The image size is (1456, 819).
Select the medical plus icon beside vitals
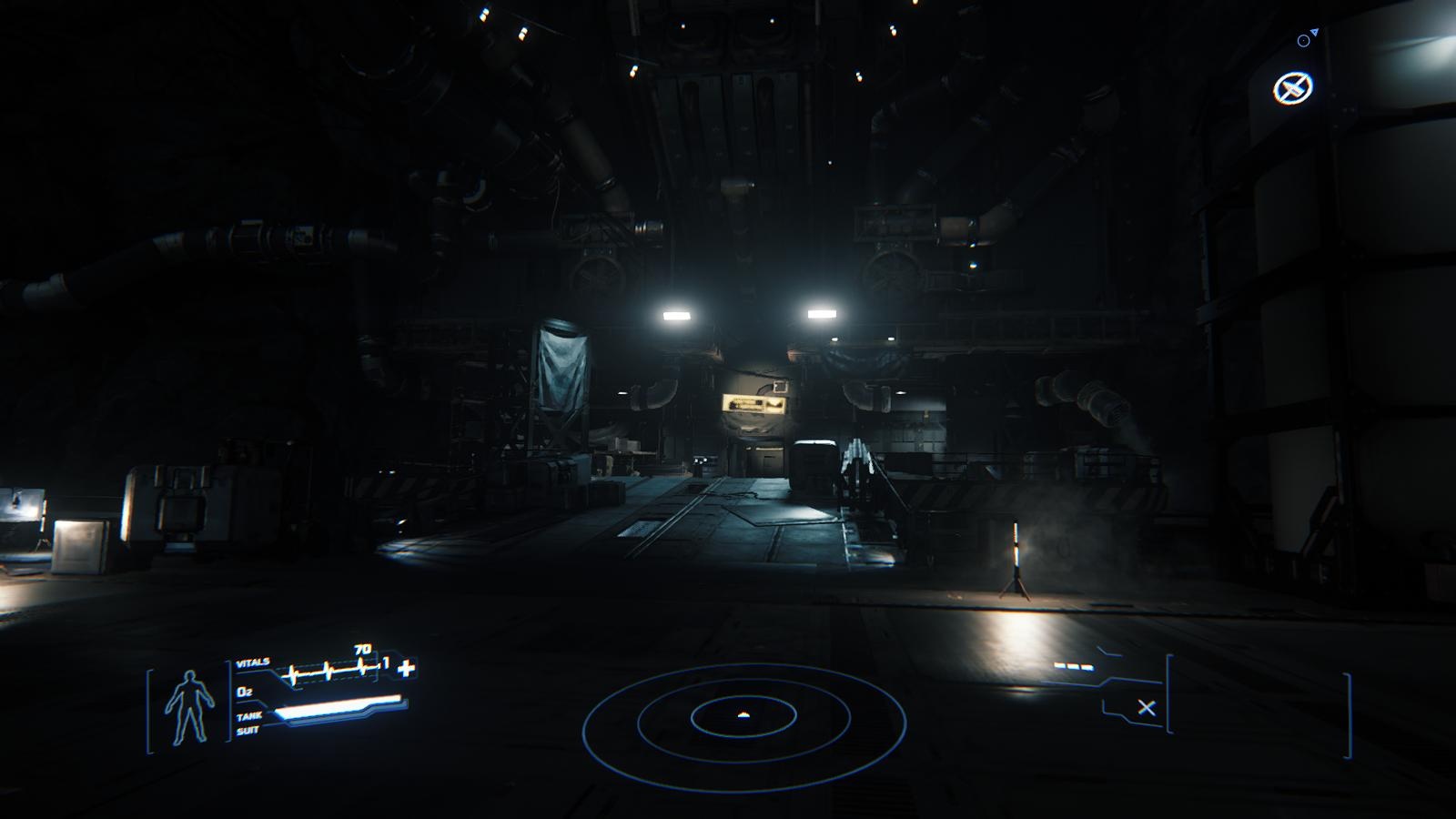coord(406,669)
